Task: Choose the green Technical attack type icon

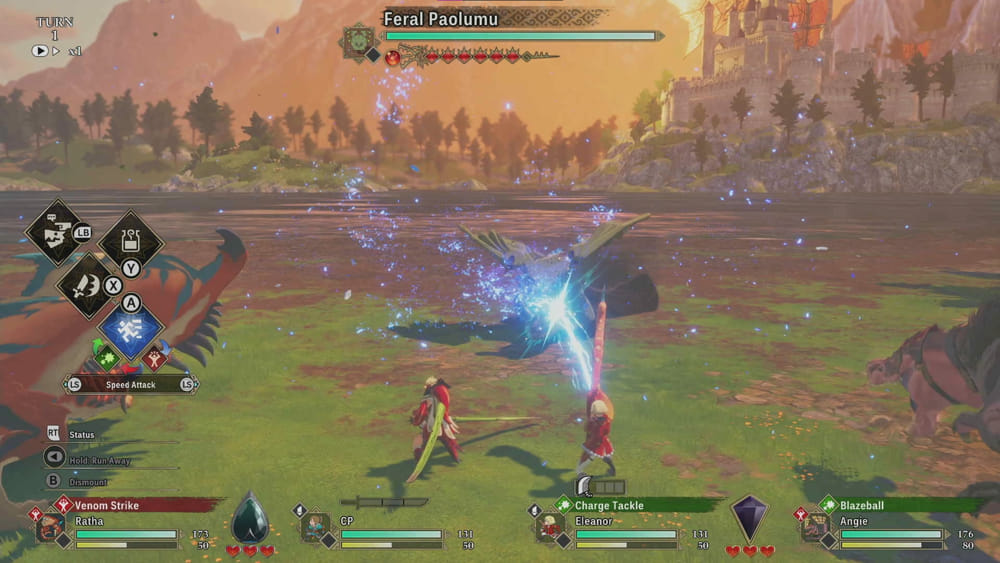Action: tap(107, 357)
